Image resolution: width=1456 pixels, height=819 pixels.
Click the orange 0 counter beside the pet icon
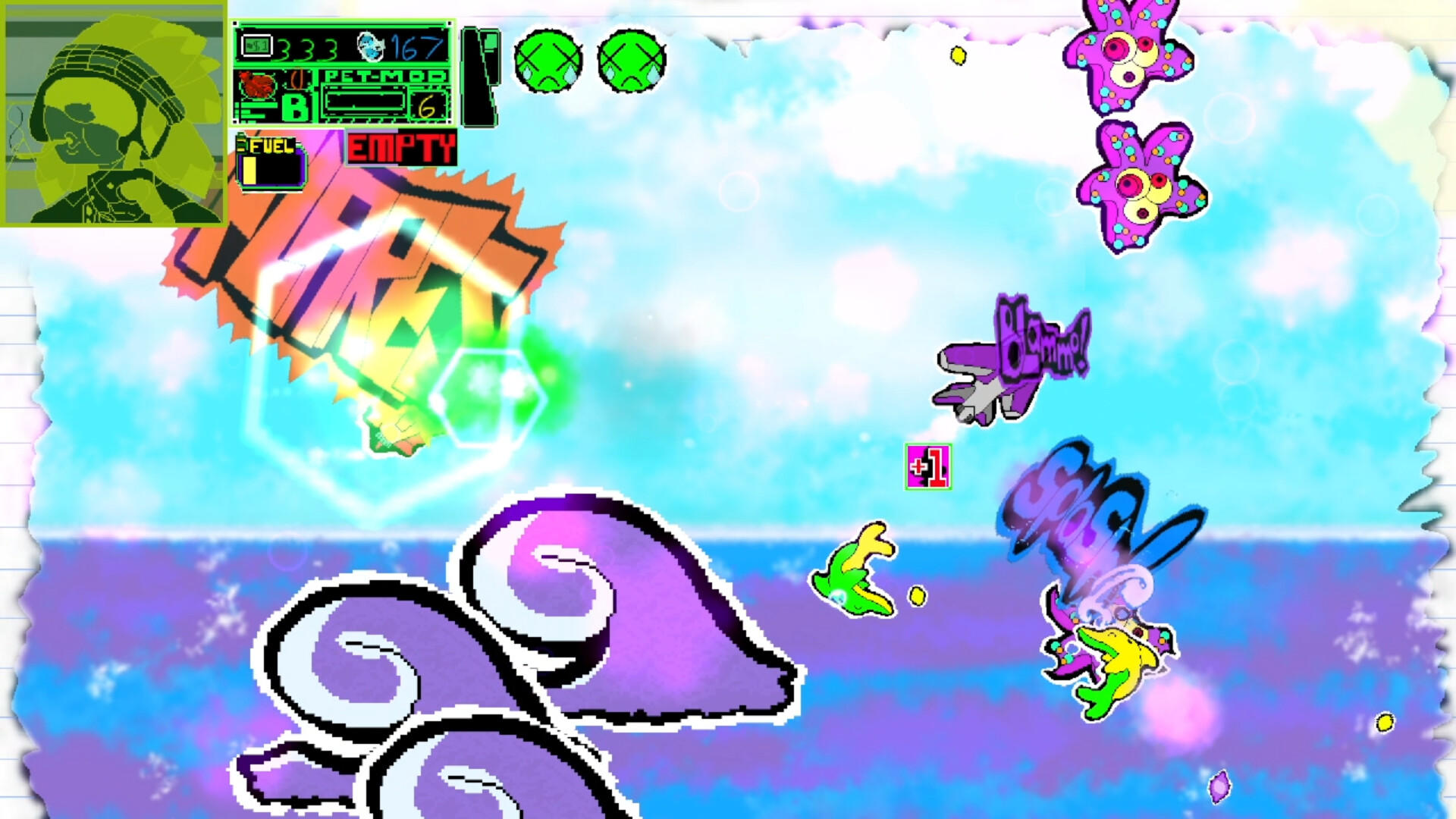point(298,79)
